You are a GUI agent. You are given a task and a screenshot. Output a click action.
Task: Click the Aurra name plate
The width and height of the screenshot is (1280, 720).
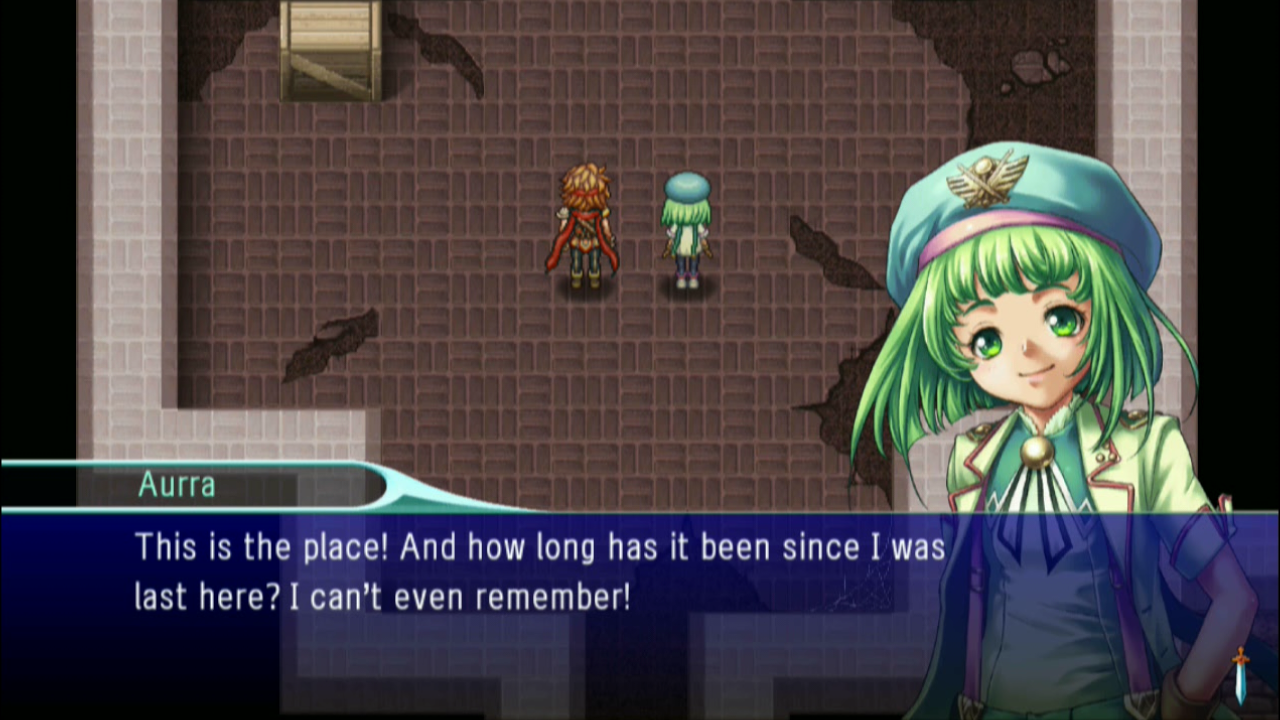(x=176, y=485)
